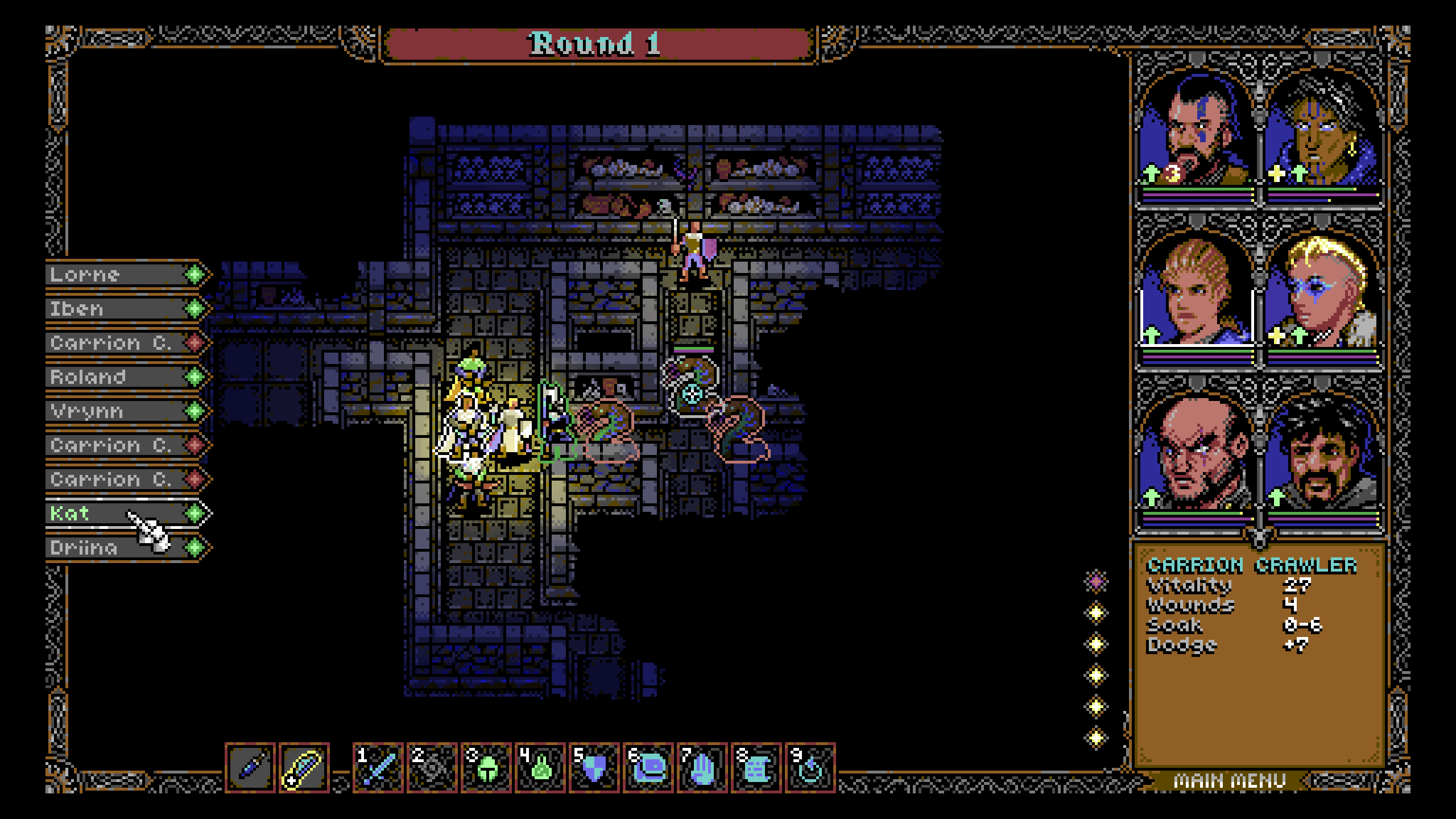
Task: Activate the shield defend action in slot 5
Action: (x=594, y=768)
